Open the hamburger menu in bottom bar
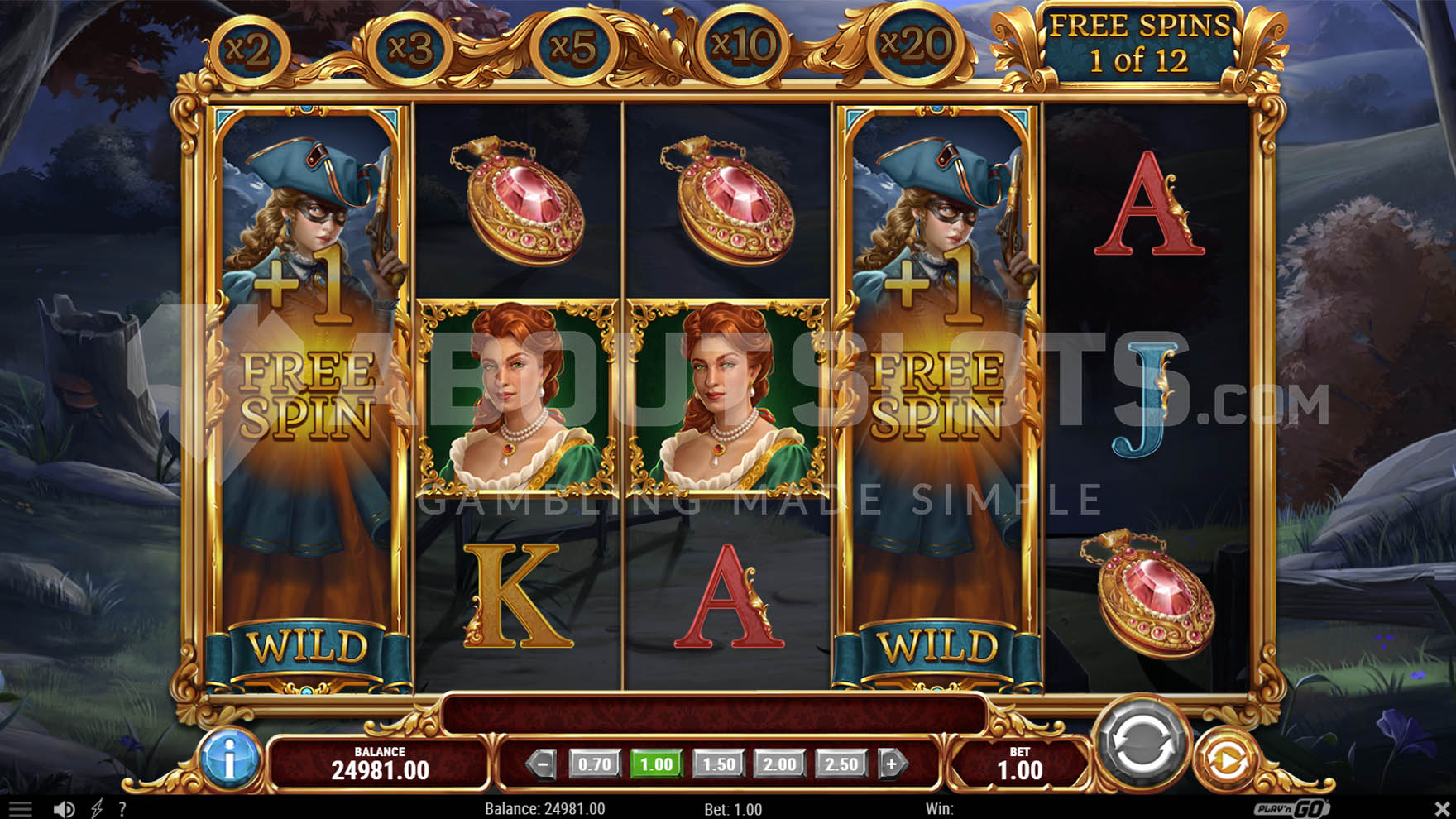This screenshot has width=1456, height=819. (x=20, y=808)
